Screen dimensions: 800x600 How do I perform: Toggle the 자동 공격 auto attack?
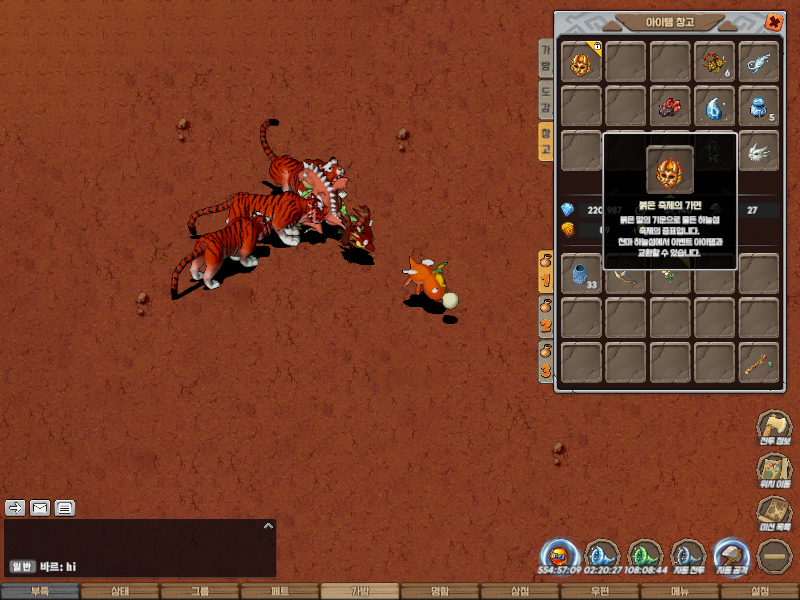[731, 556]
